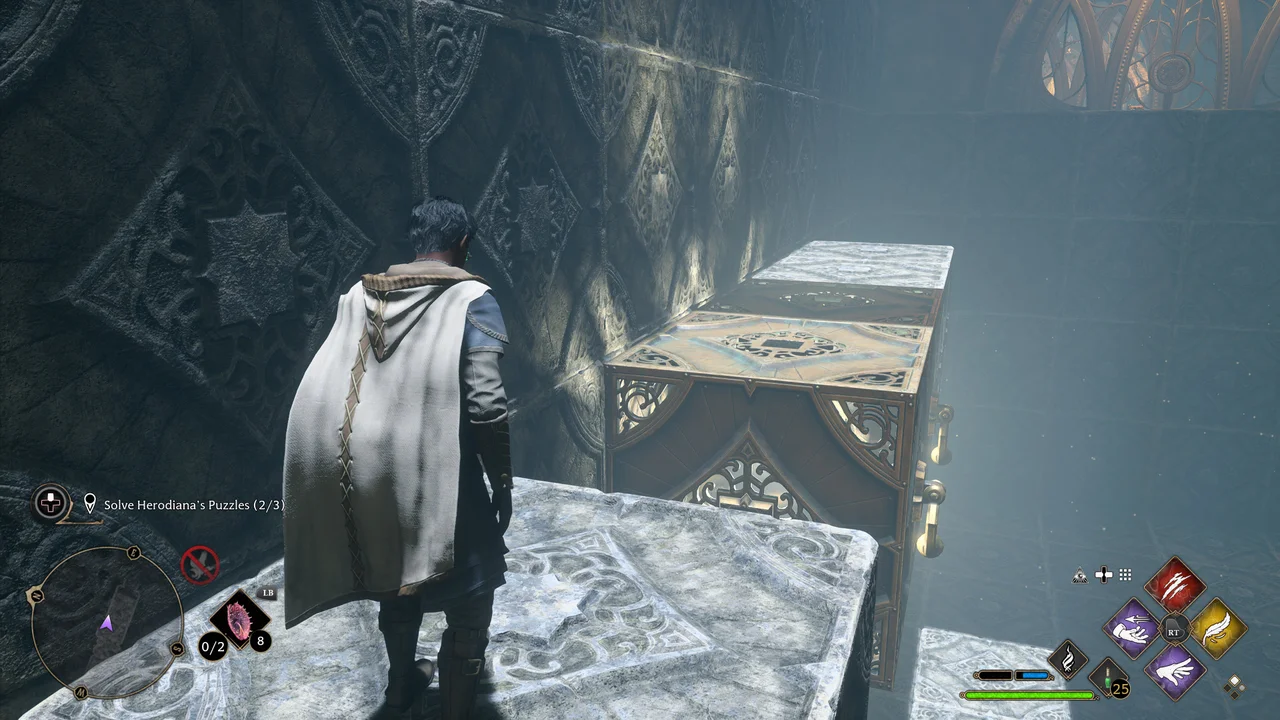Click the quest location pin marker
This screenshot has height=720, width=1280.
(x=89, y=503)
